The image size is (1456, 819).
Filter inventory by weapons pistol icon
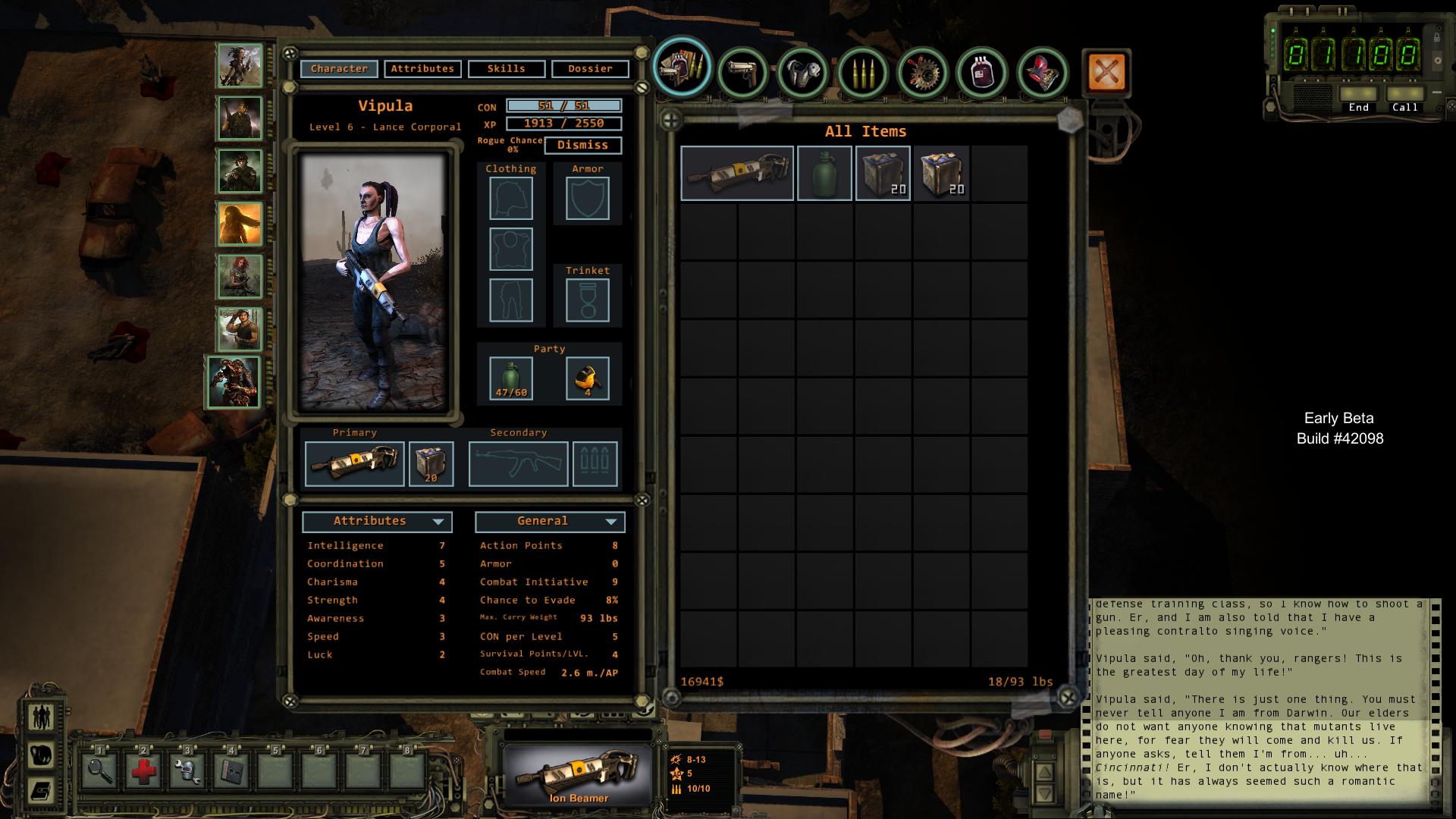click(742, 73)
